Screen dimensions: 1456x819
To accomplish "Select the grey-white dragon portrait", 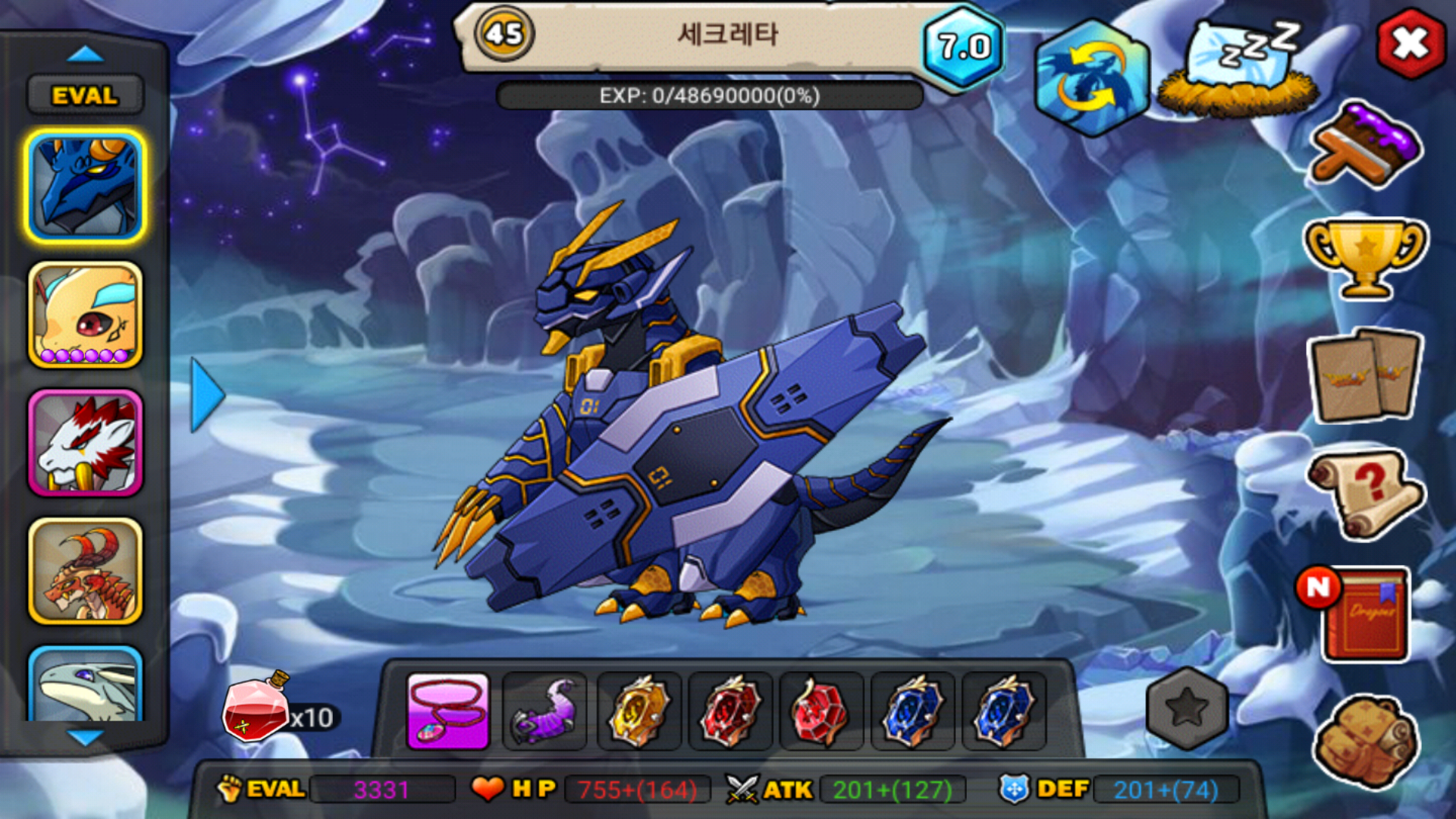I will tap(85, 684).
